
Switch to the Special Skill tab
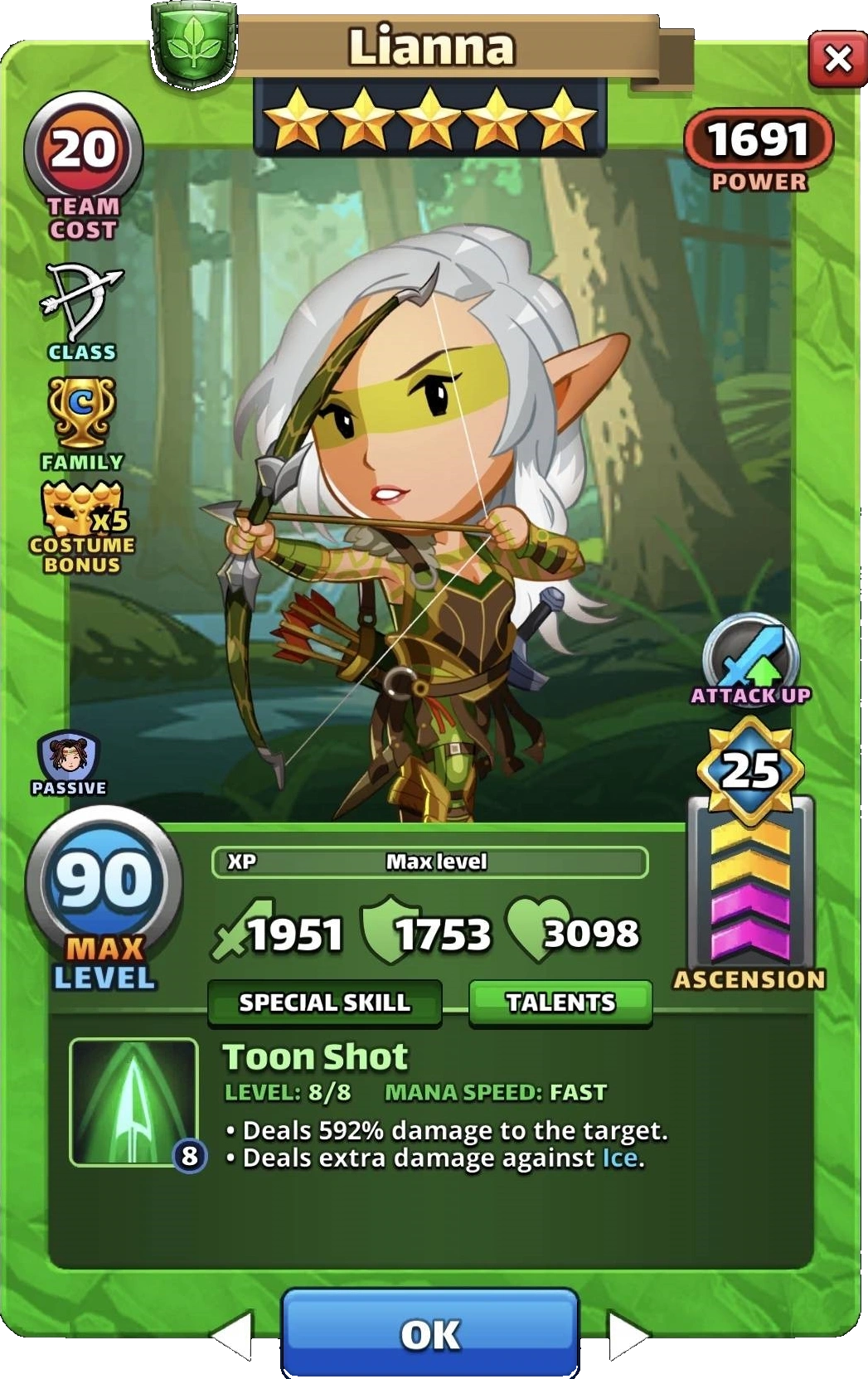click(324, 1002)
